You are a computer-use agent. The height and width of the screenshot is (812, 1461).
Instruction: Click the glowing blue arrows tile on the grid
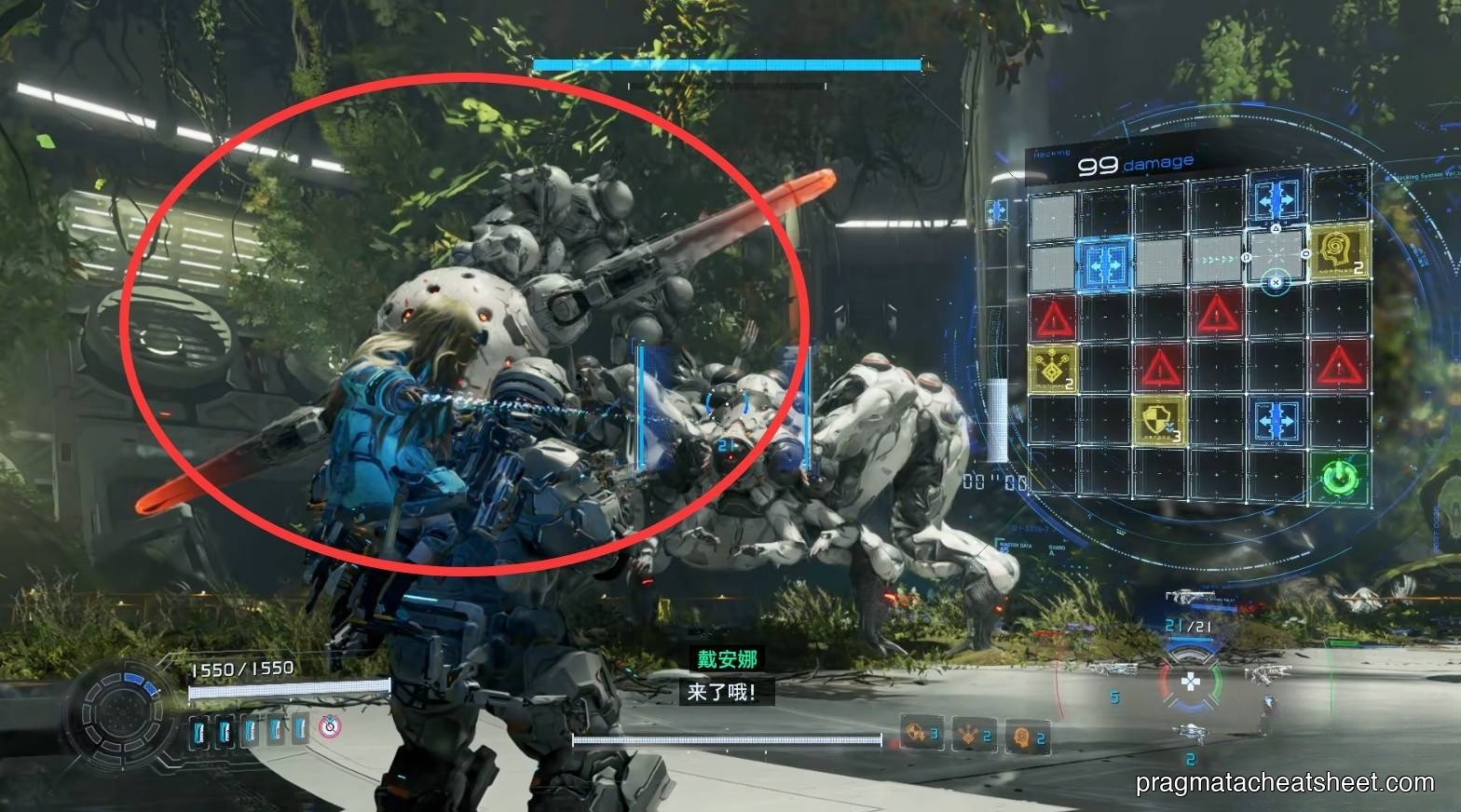pyautogui.click(x=1106, y=262)
